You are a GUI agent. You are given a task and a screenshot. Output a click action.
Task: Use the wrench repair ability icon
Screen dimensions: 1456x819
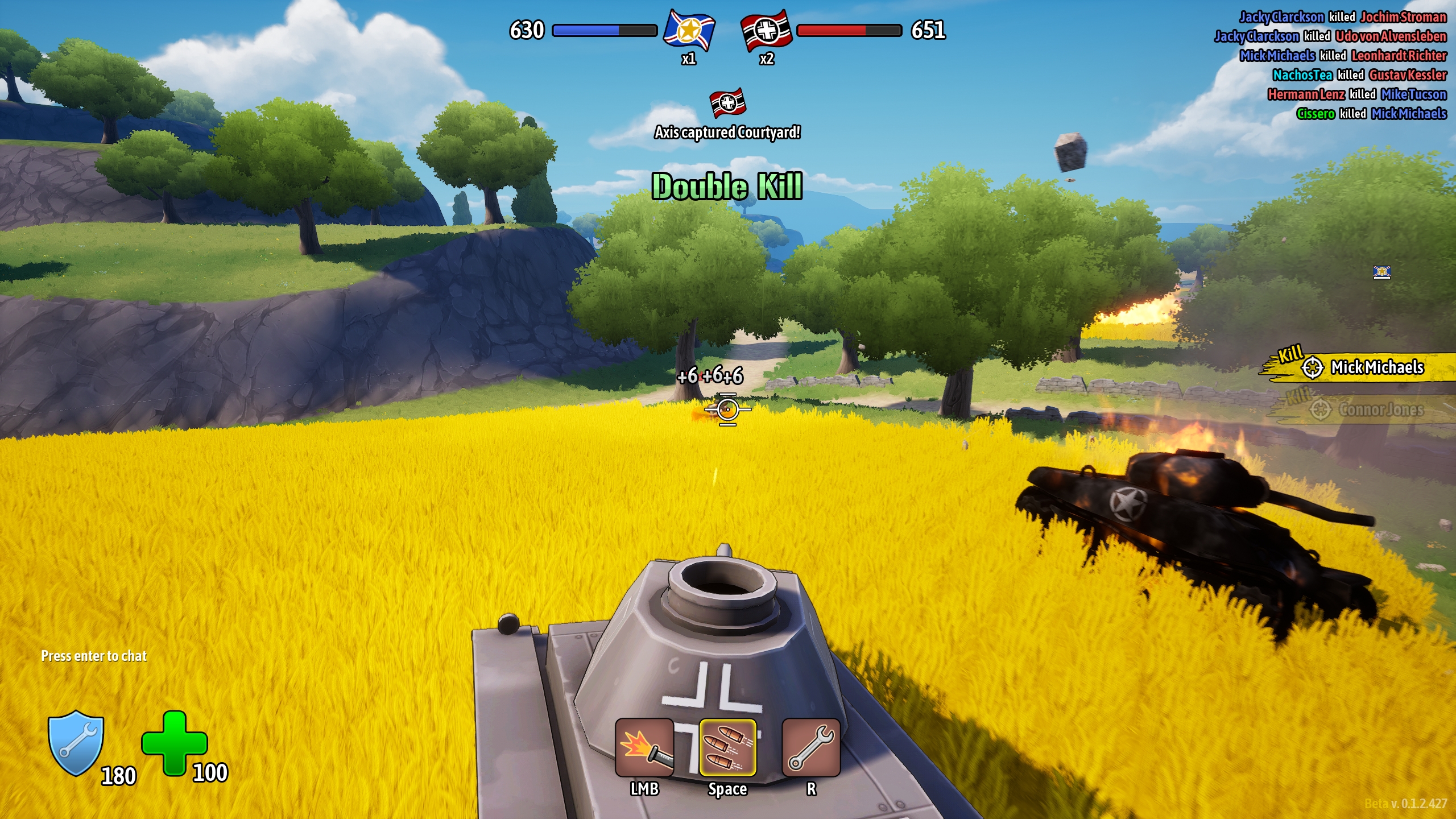coord(811,747)
